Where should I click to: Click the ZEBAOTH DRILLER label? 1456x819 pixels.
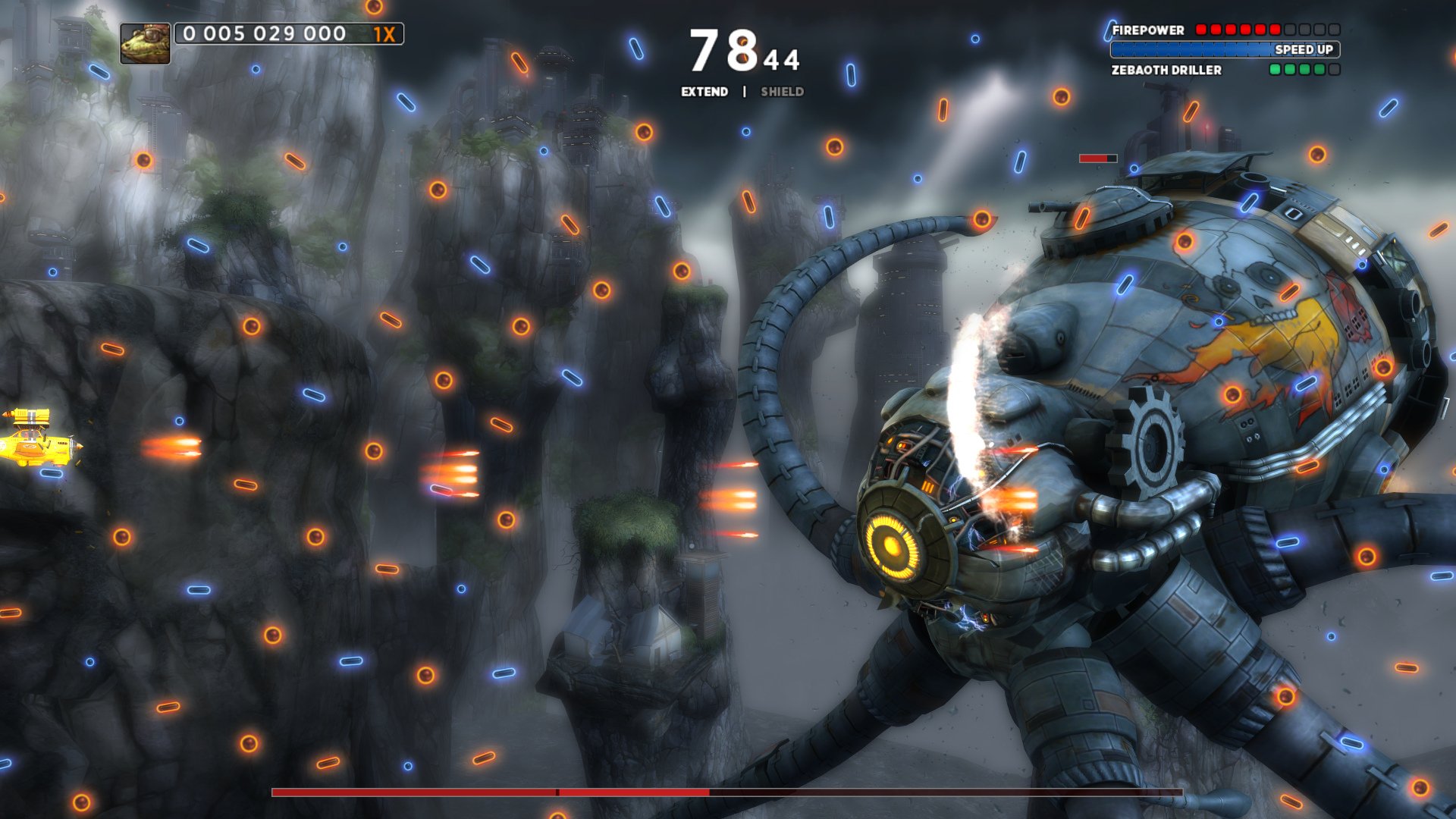pyautogui.click(x=1166, y=70)
